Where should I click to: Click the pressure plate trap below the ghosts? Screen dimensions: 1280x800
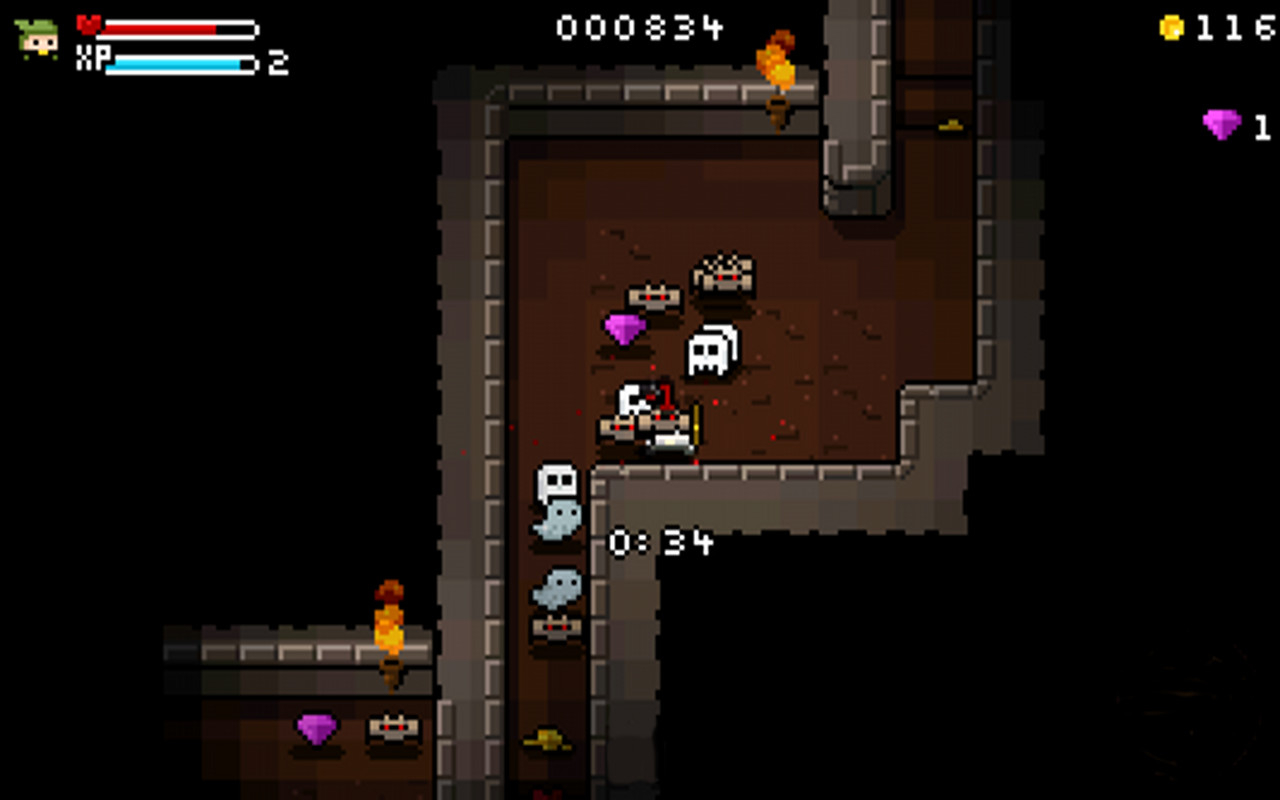click(x=556, y=629)
